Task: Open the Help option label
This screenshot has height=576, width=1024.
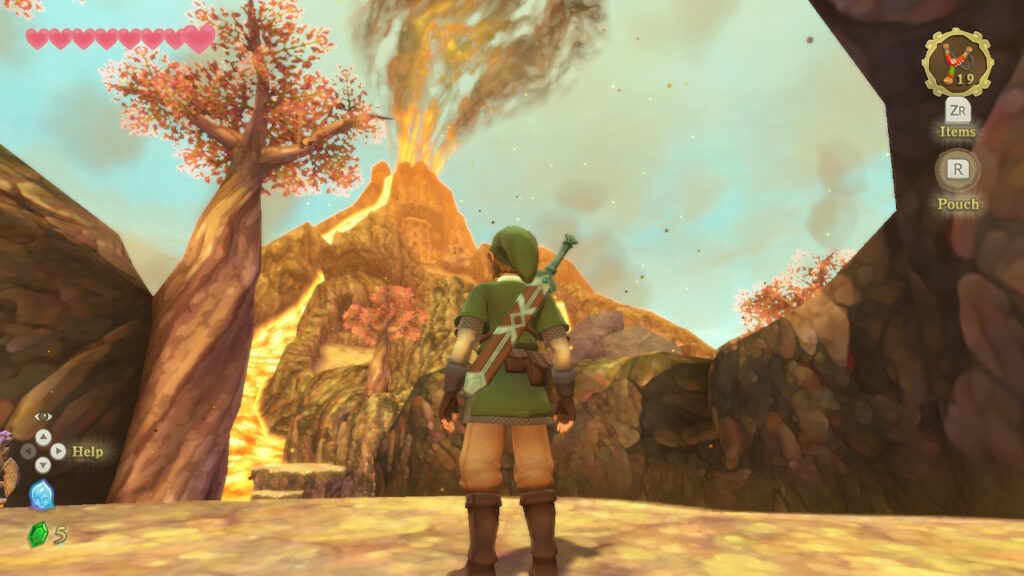Action: [x=87, y=451]
